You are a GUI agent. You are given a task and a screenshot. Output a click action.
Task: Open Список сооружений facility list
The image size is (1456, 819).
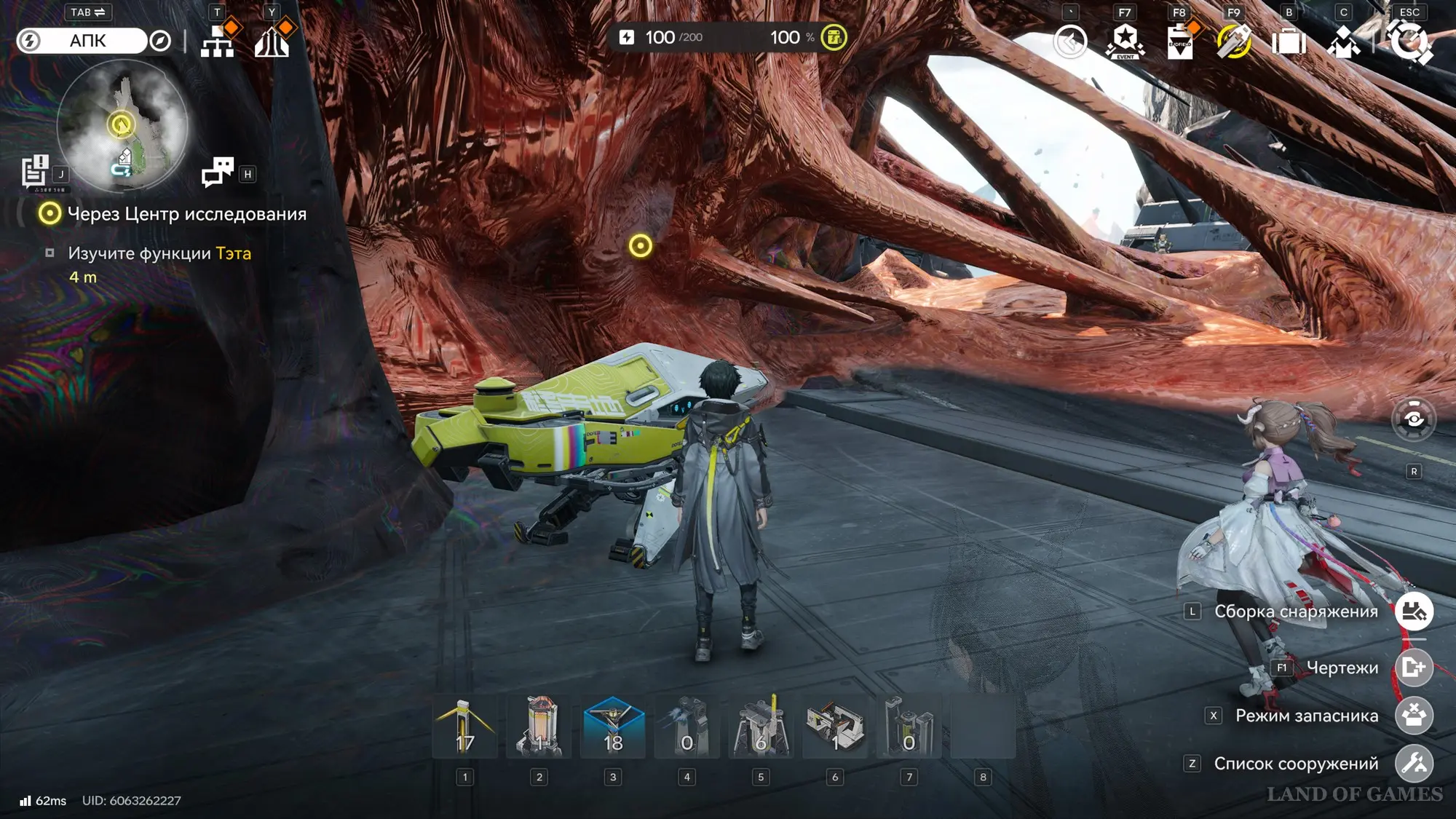(1414, 764)
